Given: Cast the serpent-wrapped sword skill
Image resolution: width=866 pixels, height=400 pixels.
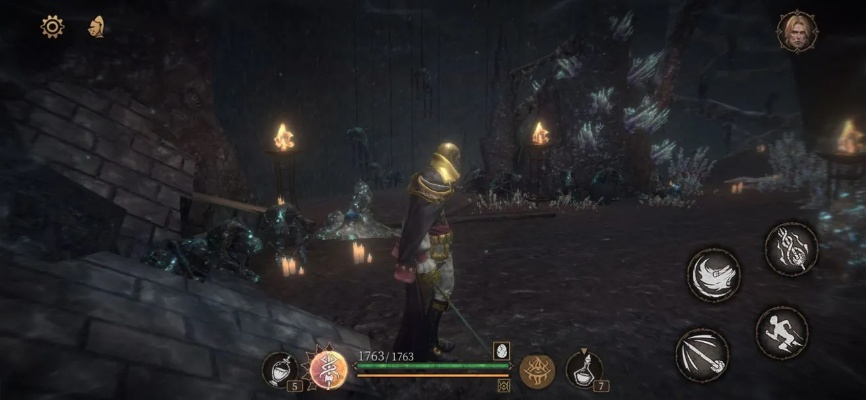Looking at the screenshot, I should [x=791, y=249].
